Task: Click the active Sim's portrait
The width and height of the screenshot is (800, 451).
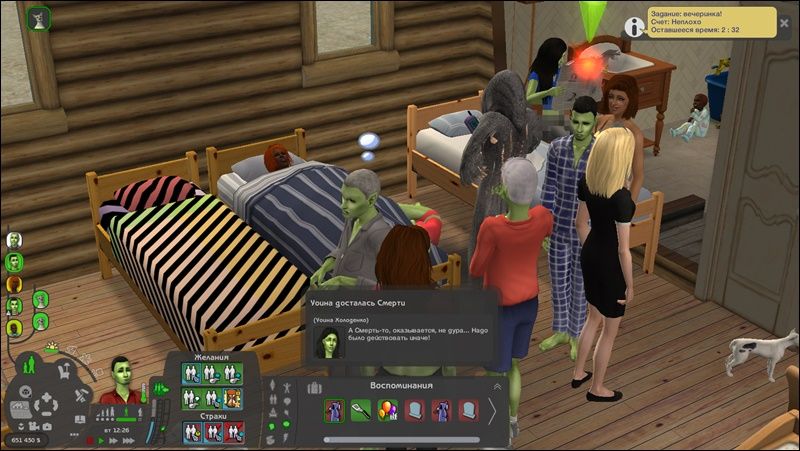Action: [x=121, y=377]
